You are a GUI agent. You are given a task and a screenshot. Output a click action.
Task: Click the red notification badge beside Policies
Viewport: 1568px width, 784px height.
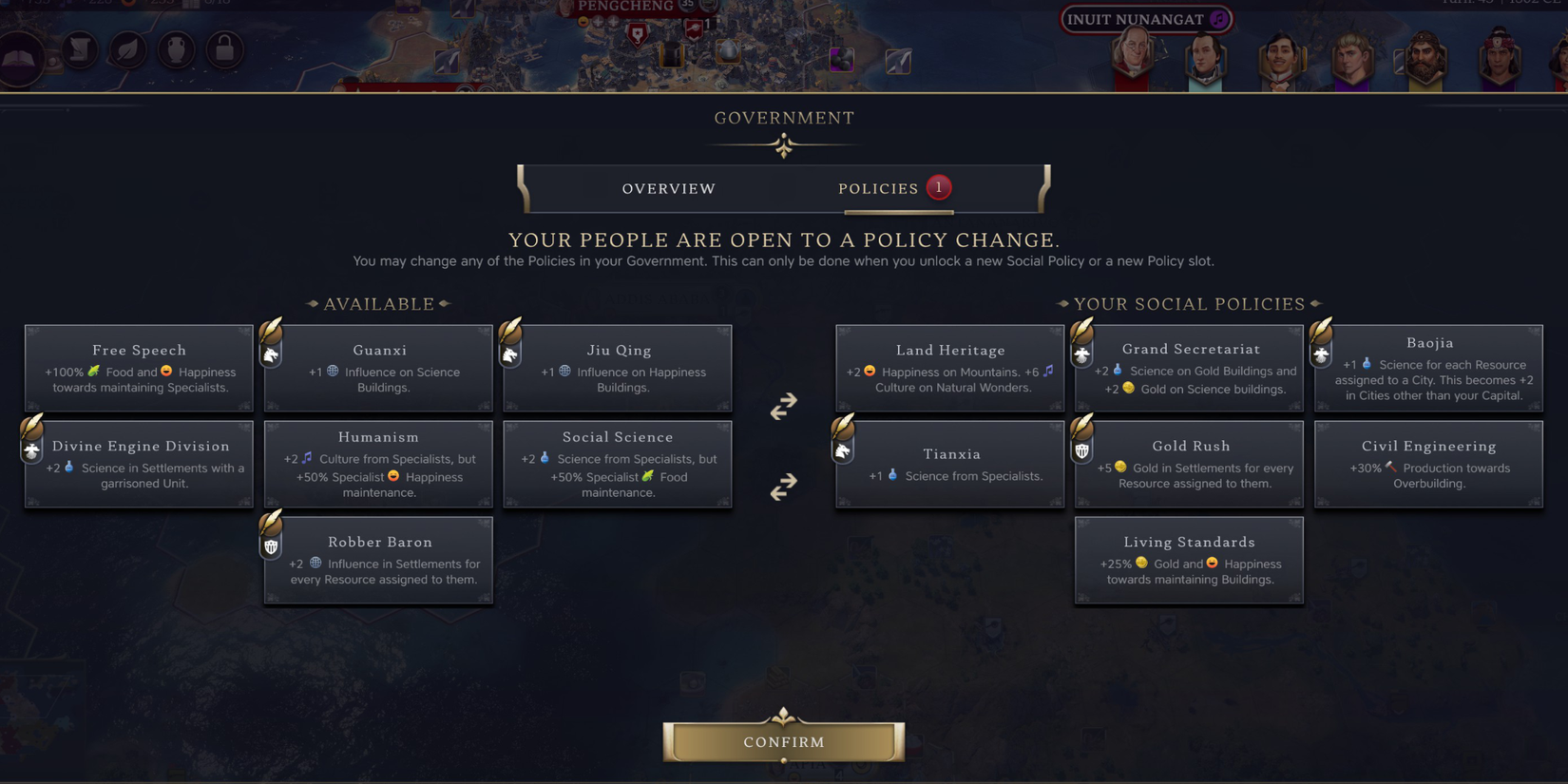click(x=939, y=187)
